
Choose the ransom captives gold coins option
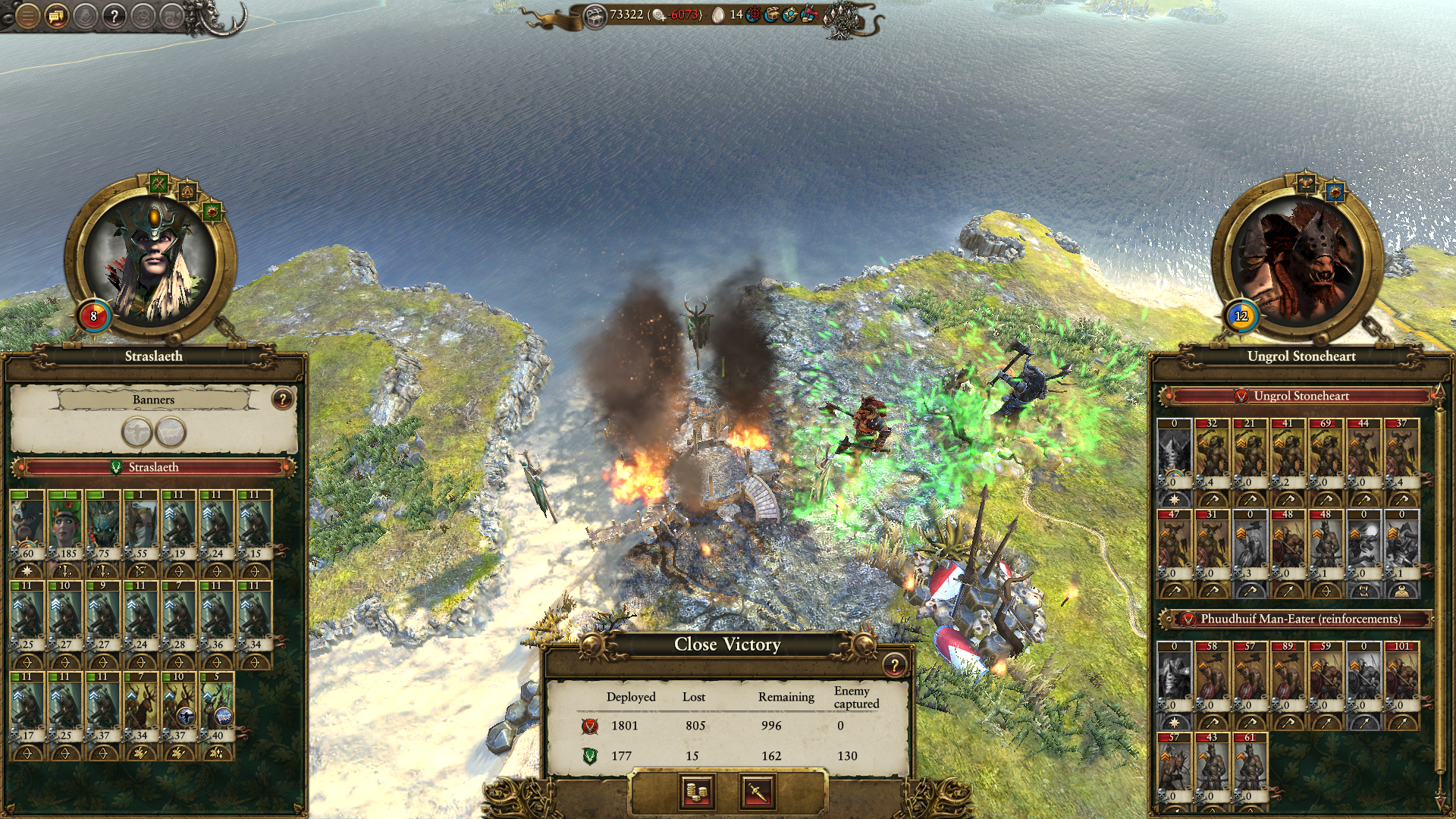click(x=696, y=792)
